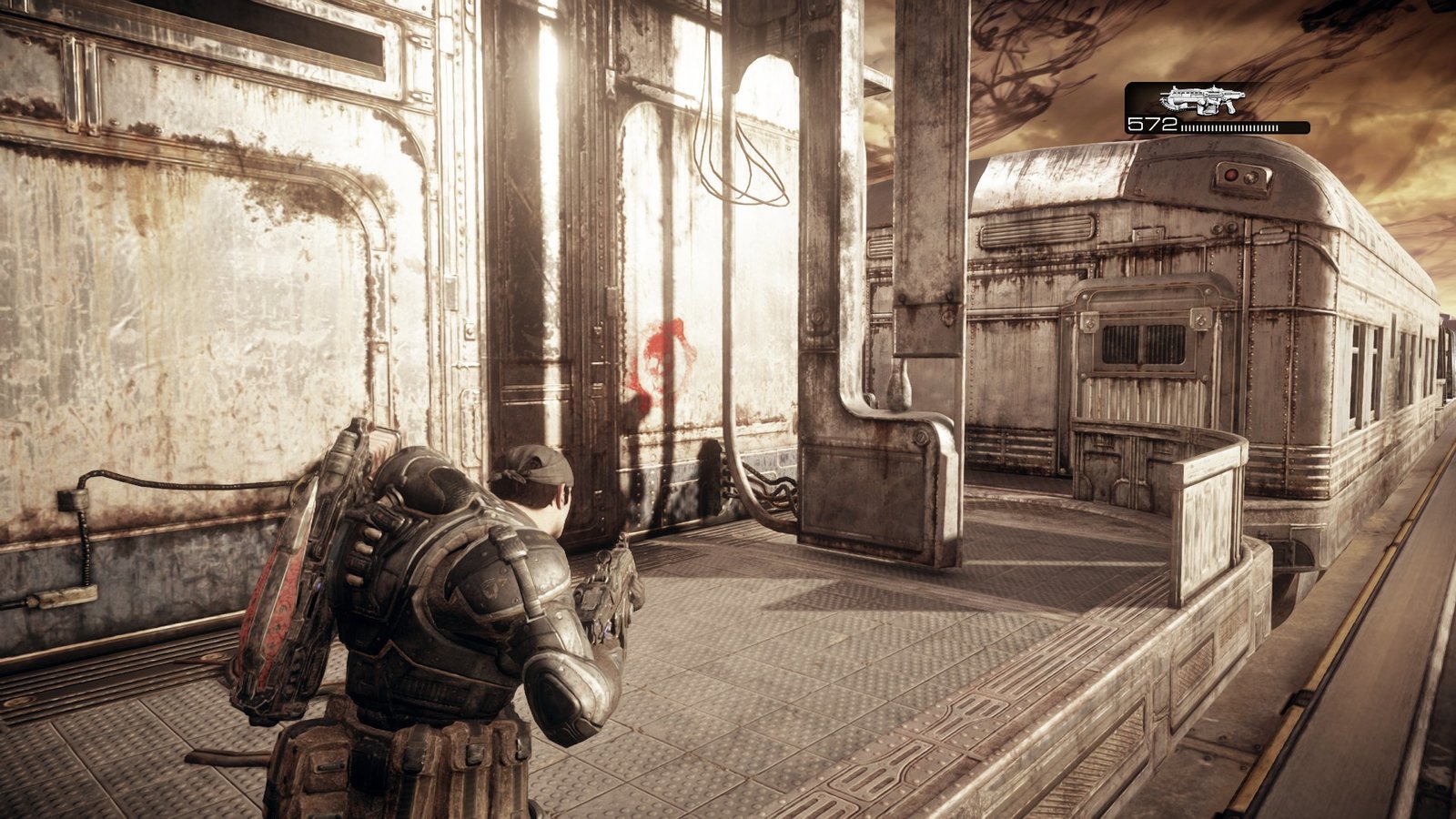Select the Lancer rifle weapon icon
The width and height of the screenshot is (1456, 819).
1201,99
